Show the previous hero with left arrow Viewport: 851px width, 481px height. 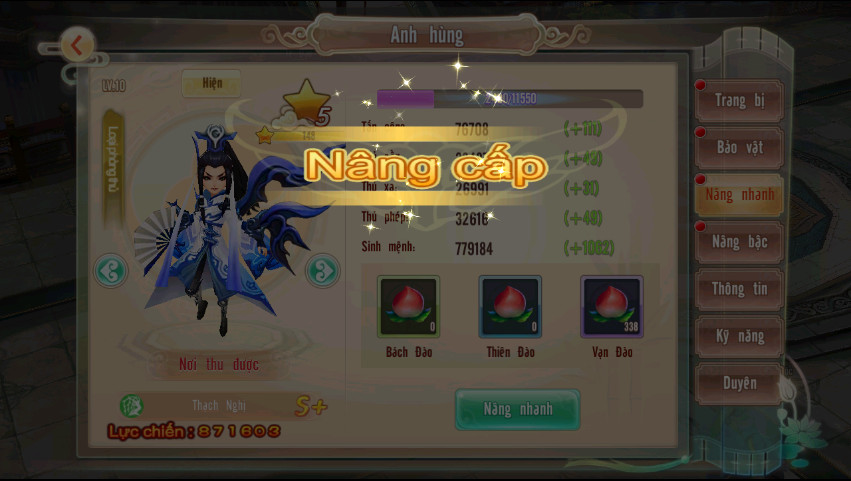[x=111, y=270]
